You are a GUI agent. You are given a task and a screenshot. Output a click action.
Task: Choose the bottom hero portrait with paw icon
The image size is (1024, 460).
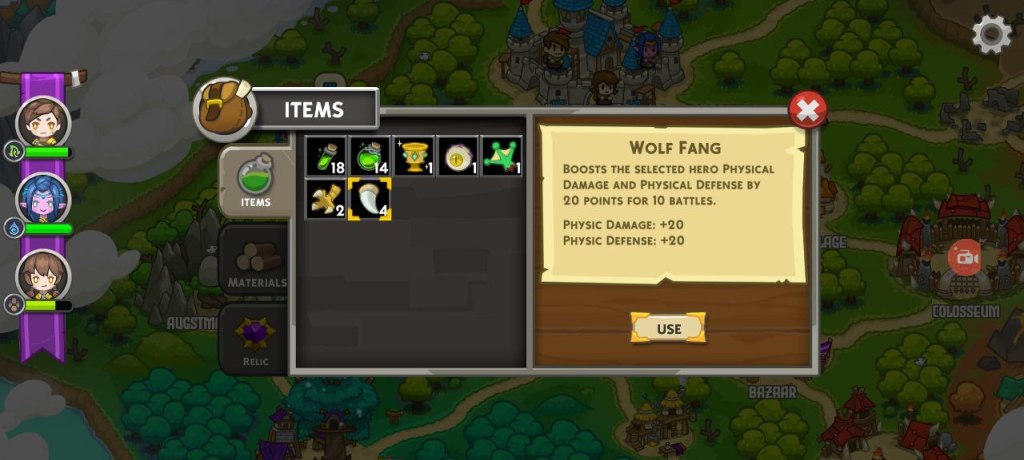coord(44,275)
